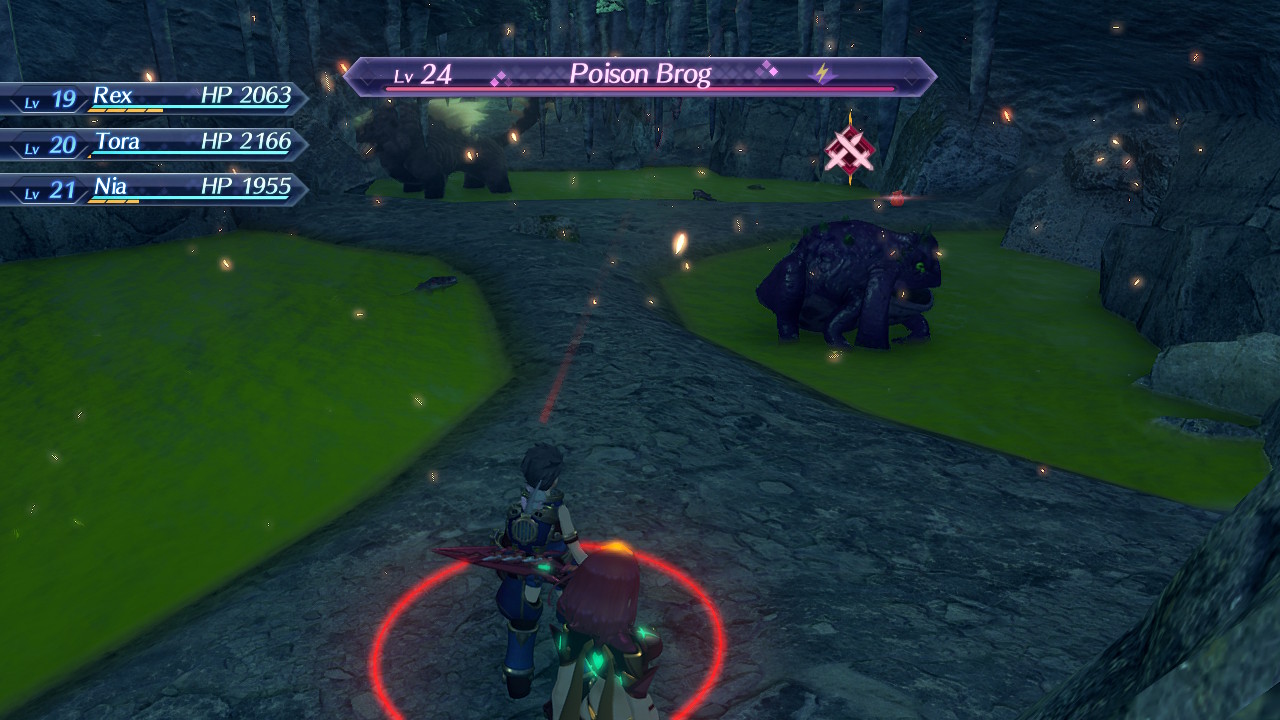1280x720 pixels.
Task: Click the HP 2166 readout for Tora
Action: click(244, 142)
